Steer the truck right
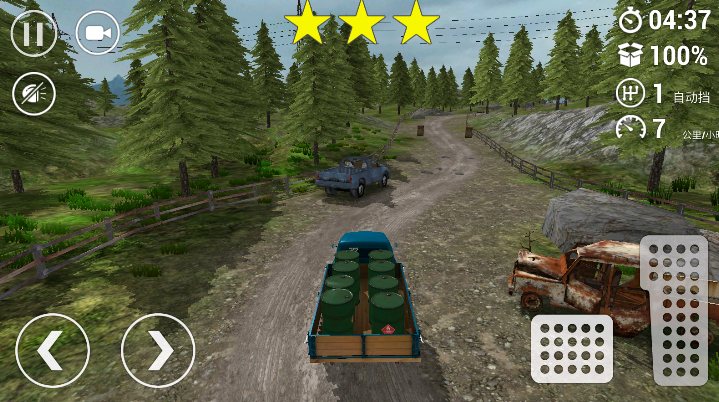719x402 pixels. [x=158, y=350]
